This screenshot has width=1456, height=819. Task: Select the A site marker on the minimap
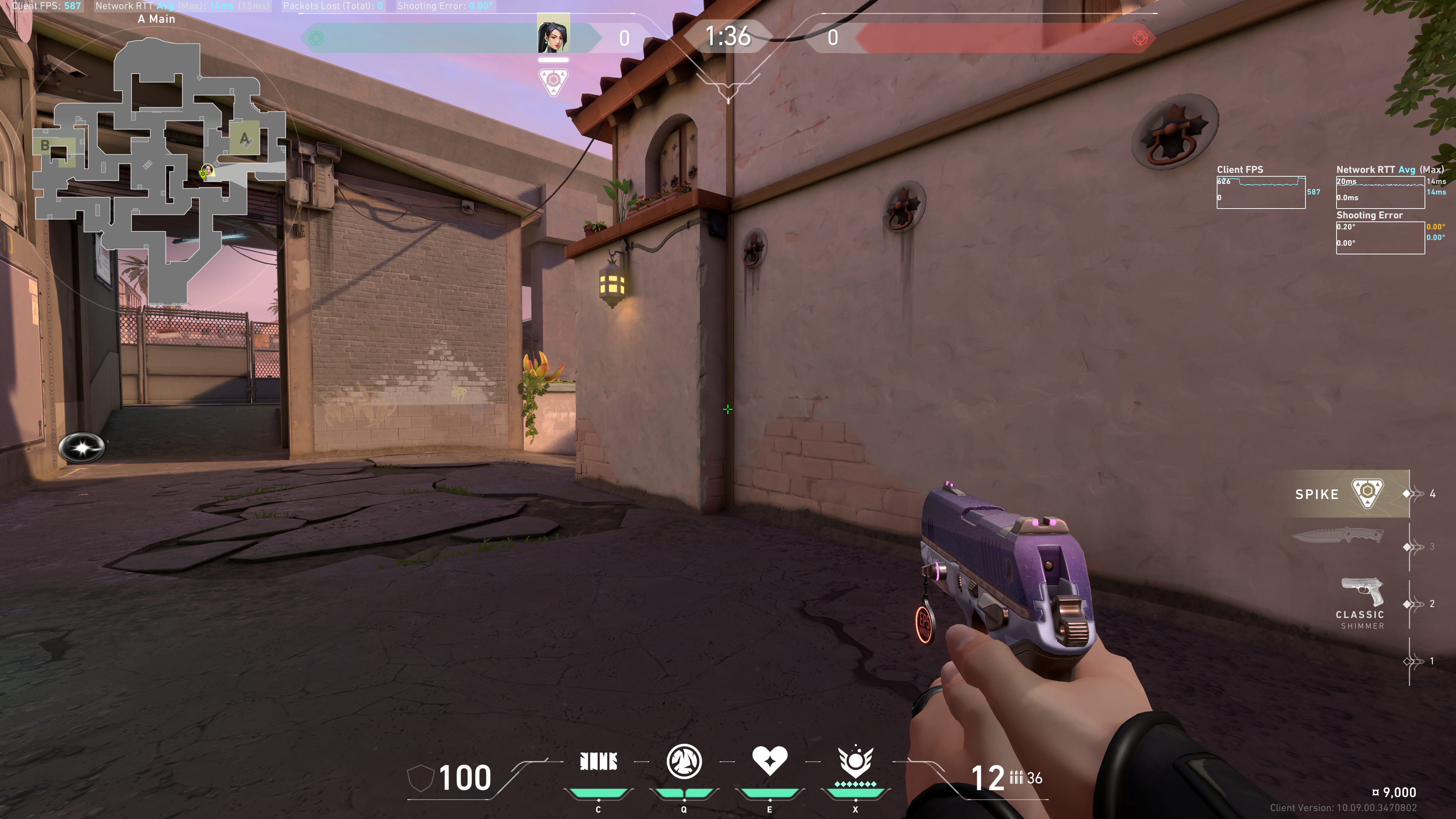coord(244,138)
